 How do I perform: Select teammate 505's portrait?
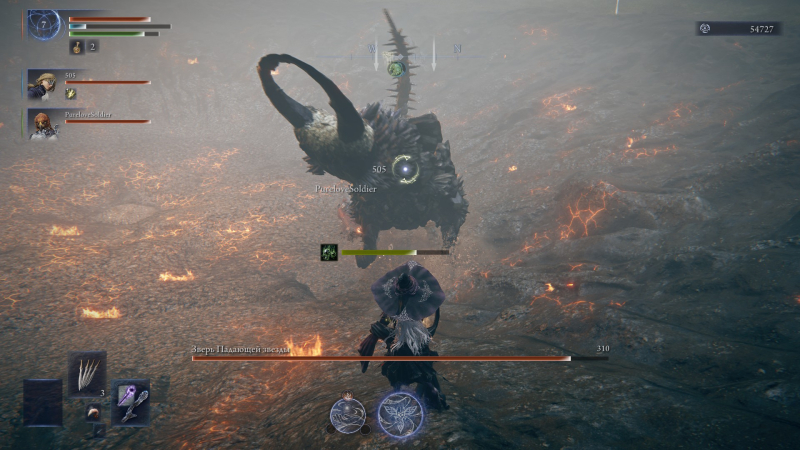42,83
